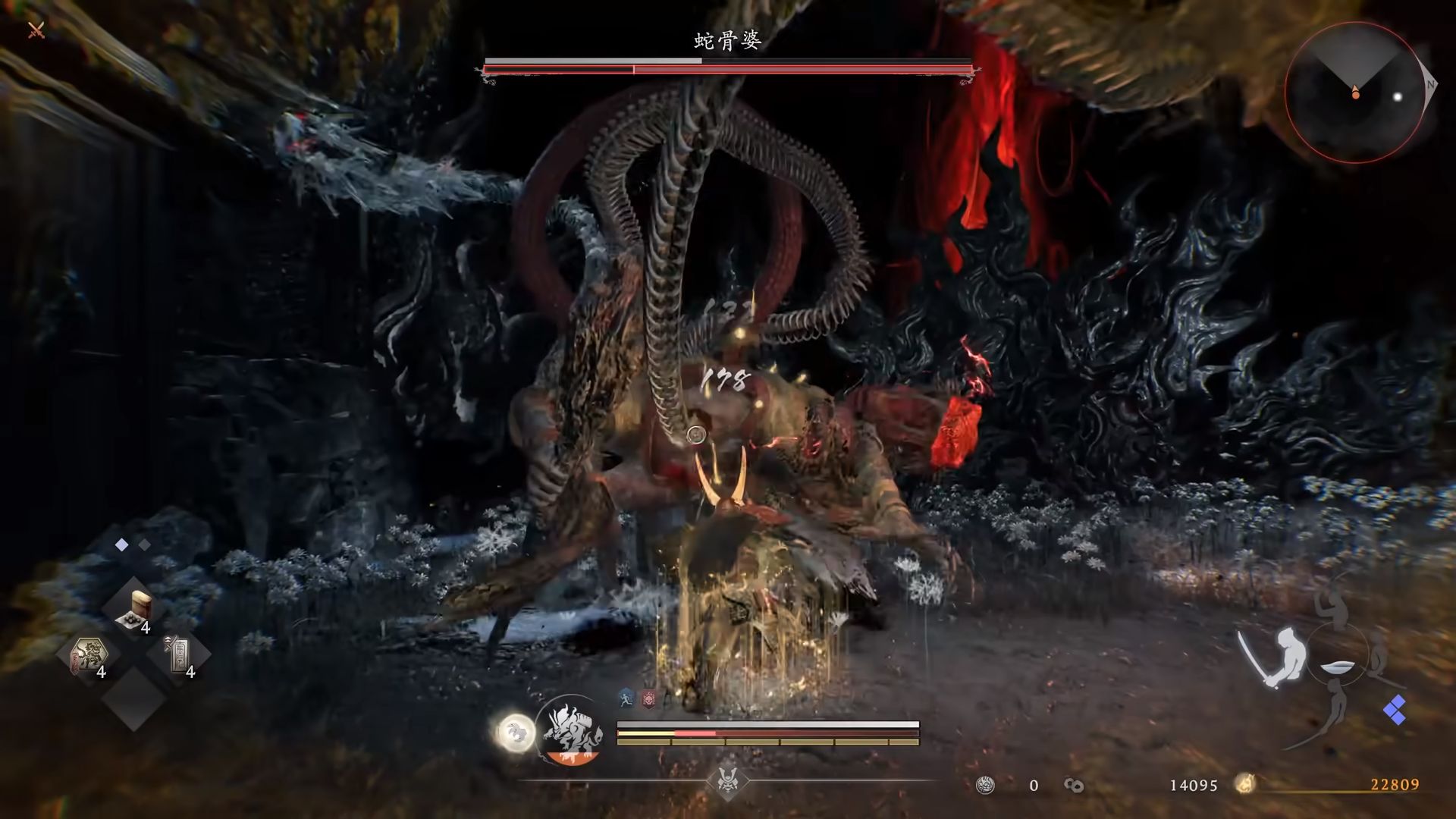This screenshot has height=819, width=1456.
Task: Click the samurai helmet style icon
Action: 728,780
